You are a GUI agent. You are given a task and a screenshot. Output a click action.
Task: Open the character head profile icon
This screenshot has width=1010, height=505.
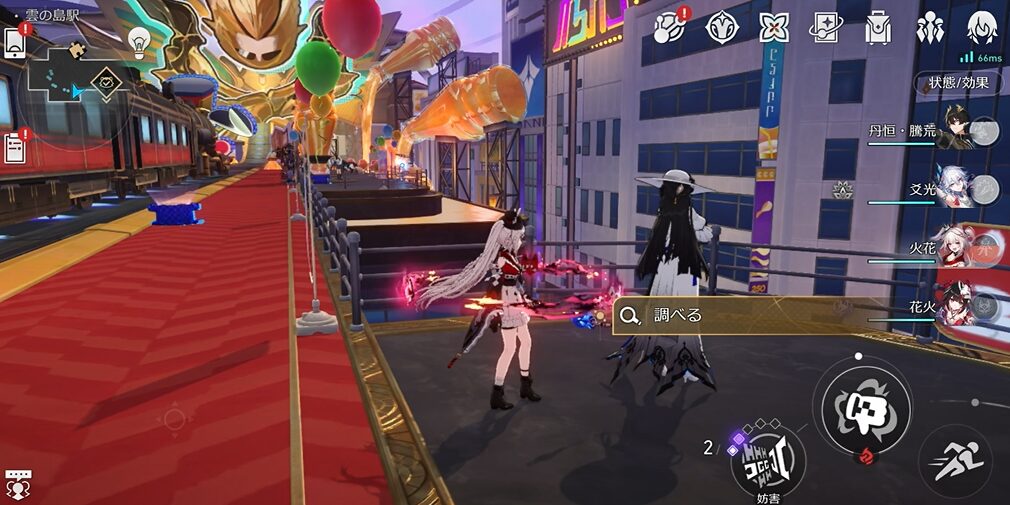[x=982, y=28]
